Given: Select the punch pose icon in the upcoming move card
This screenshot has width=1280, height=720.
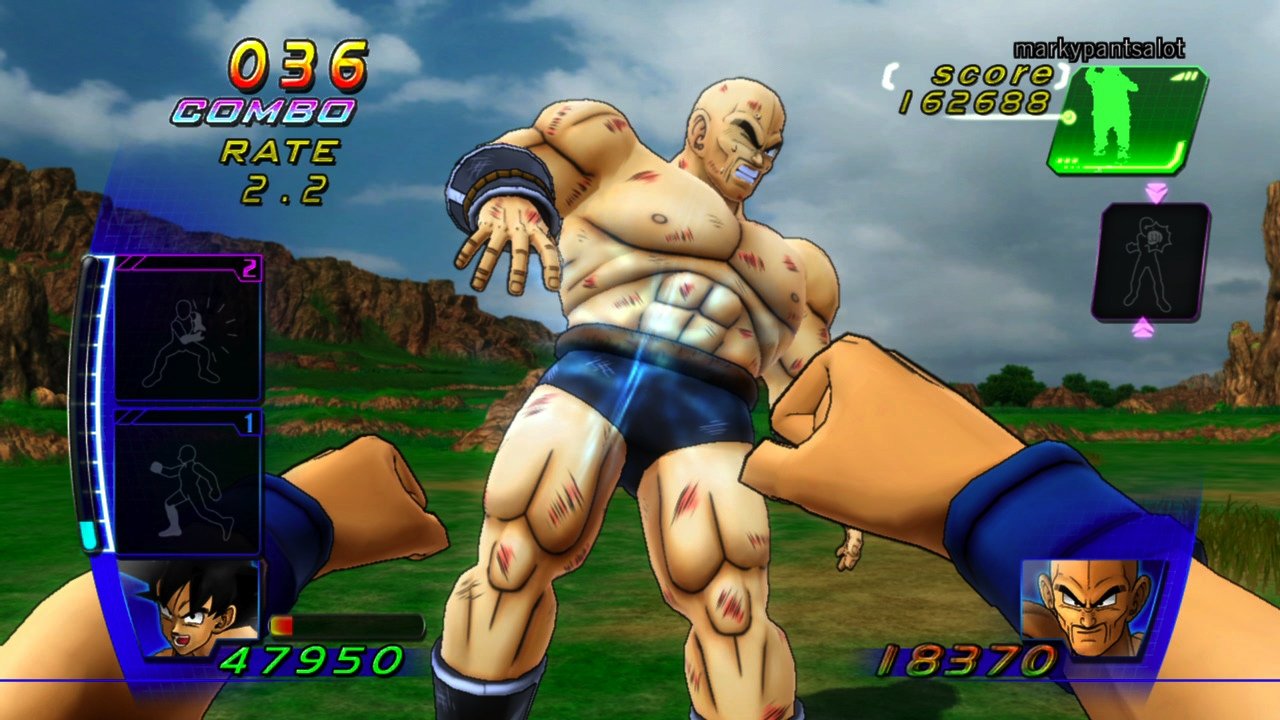Looking at the screenshot, I should coord(1150,260).
